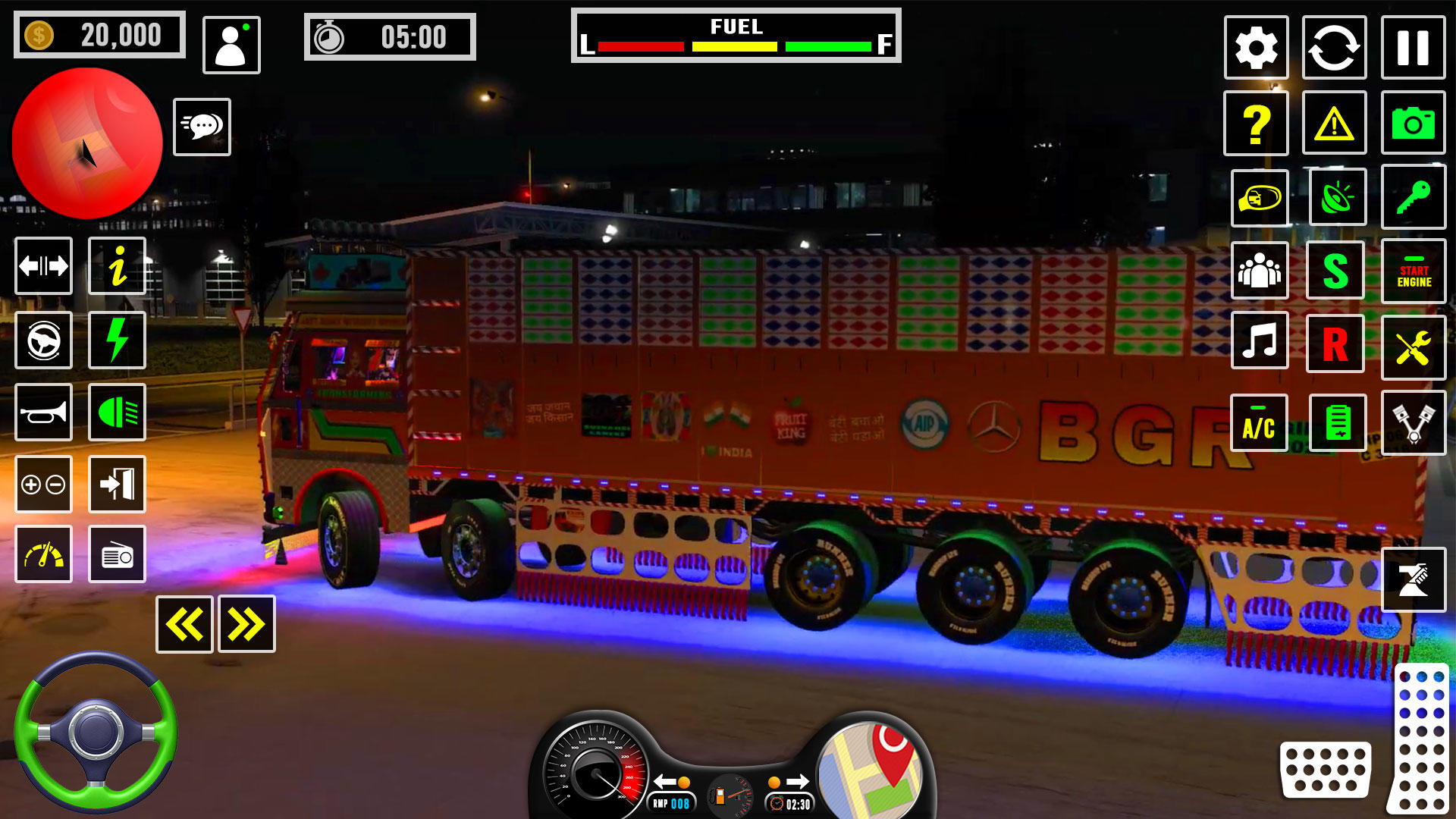Image resolution: width=1456 pixels, height=819 pixels.
Task: Enable the hazard warning signal
Action: [1334, 123]
